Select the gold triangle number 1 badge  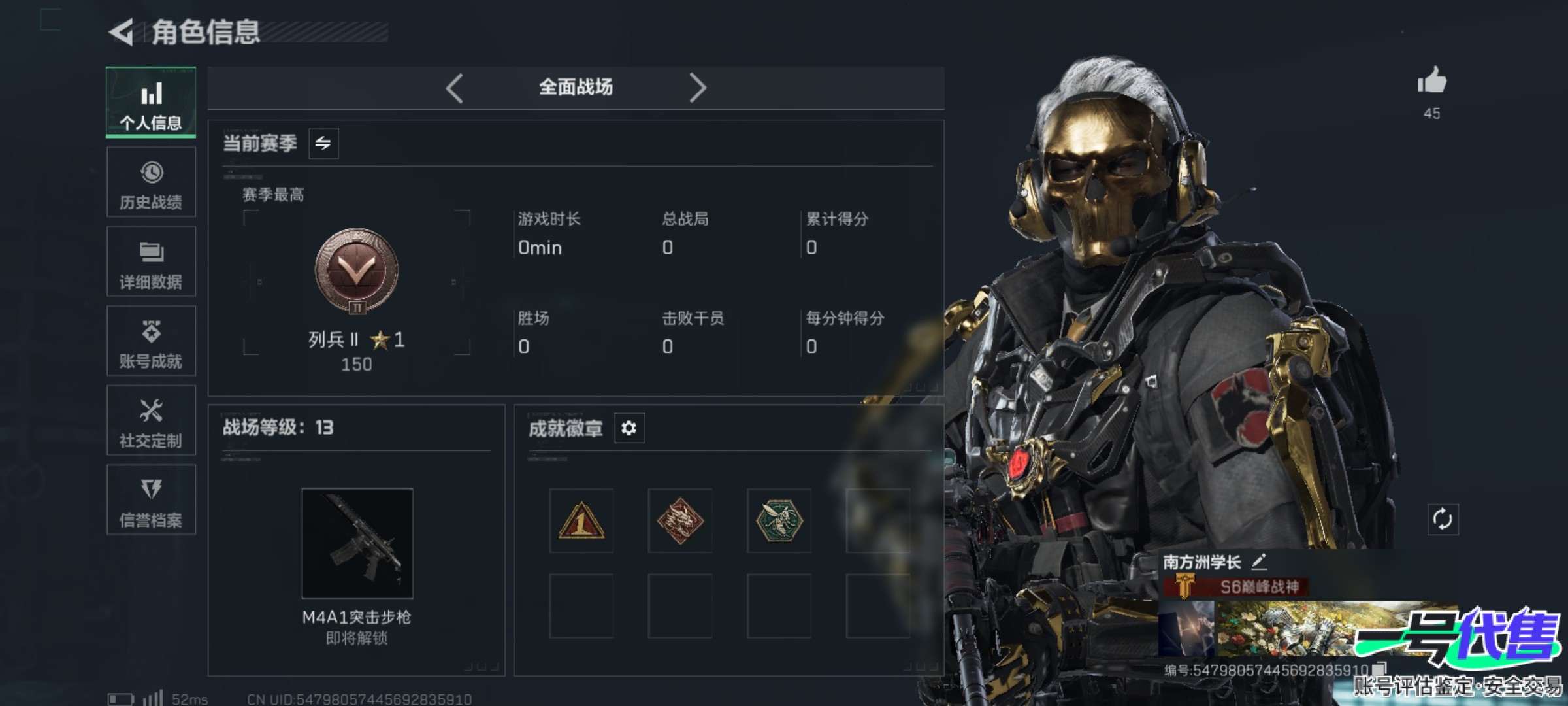tap(581, 521)
